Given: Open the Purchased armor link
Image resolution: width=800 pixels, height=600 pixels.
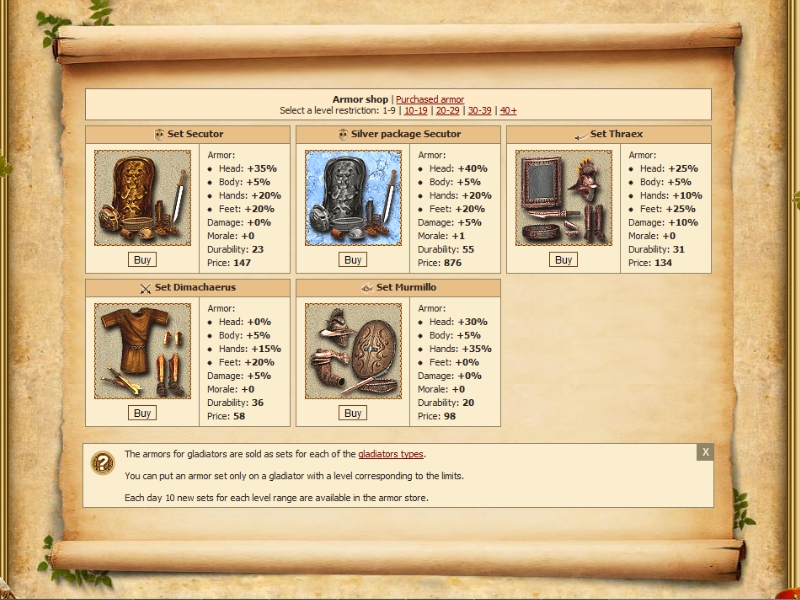Looking at the screenshot, I should coord(430,100).
